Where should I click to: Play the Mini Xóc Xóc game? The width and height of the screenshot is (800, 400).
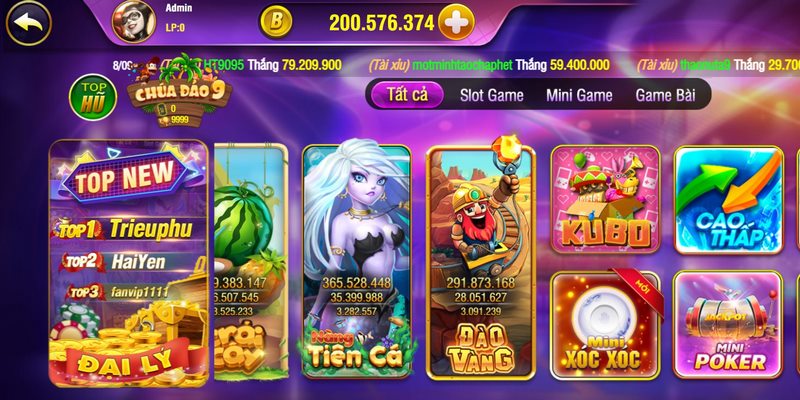(x=605, y=324)
